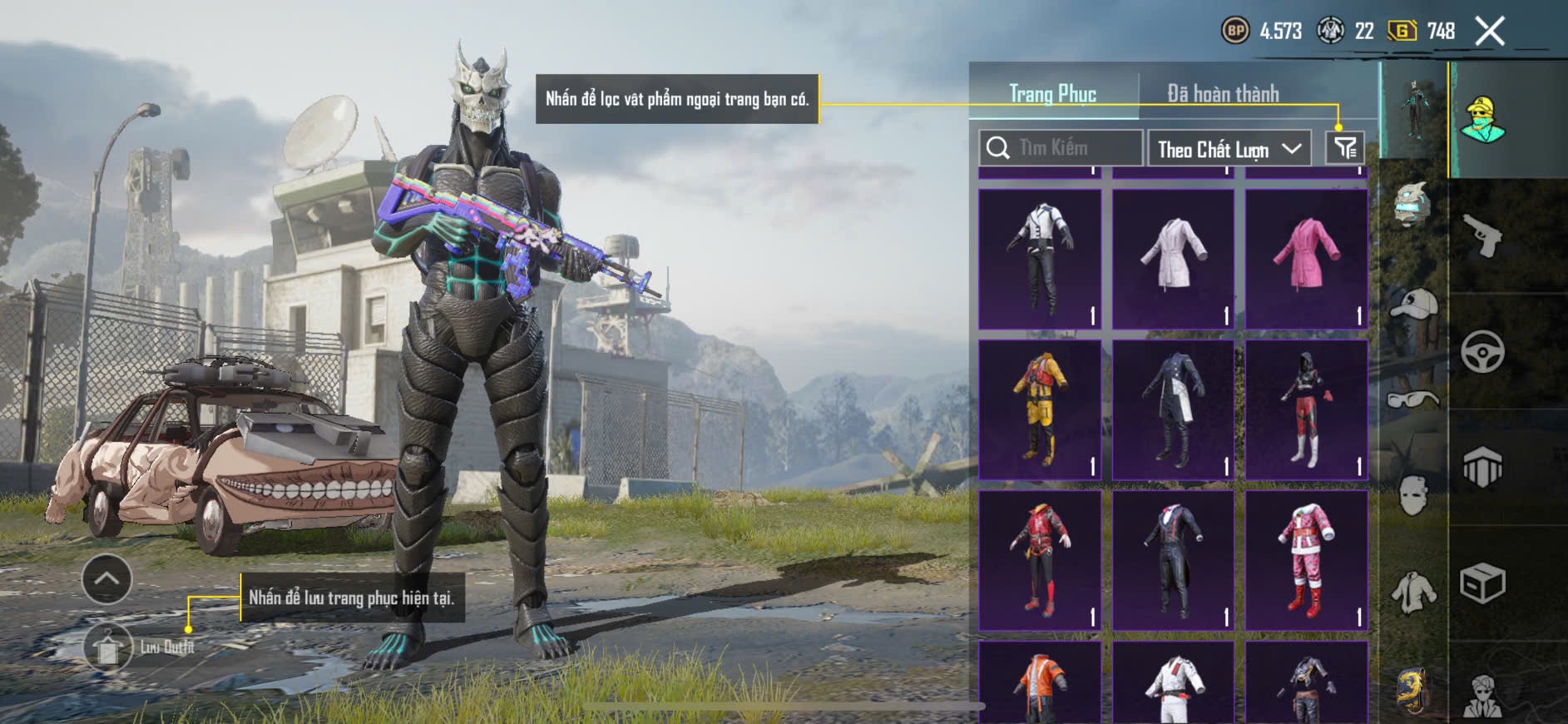Open the crate box category

pos(1482,583)
